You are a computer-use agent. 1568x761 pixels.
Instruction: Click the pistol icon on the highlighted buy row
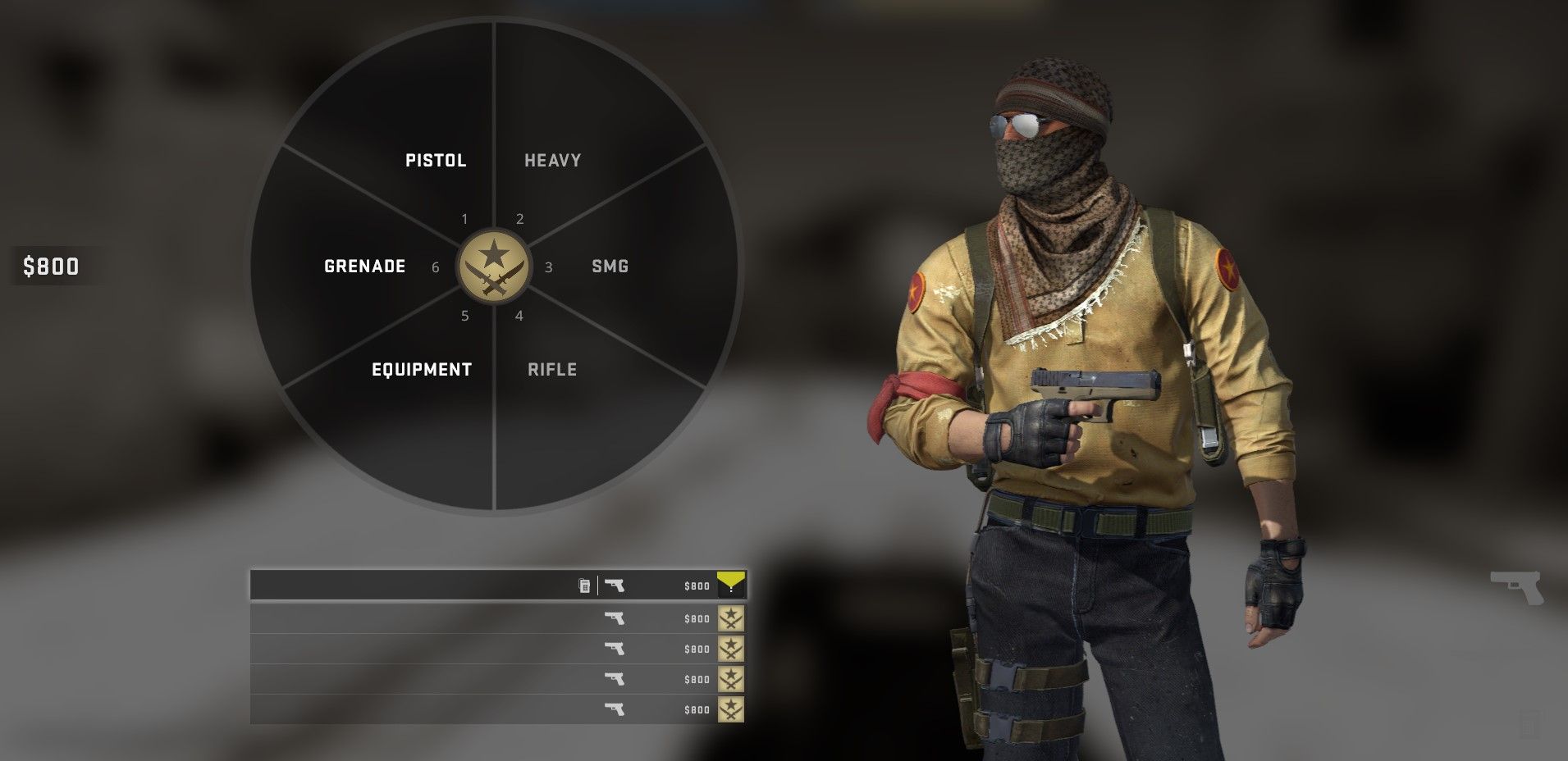(617, 586)
